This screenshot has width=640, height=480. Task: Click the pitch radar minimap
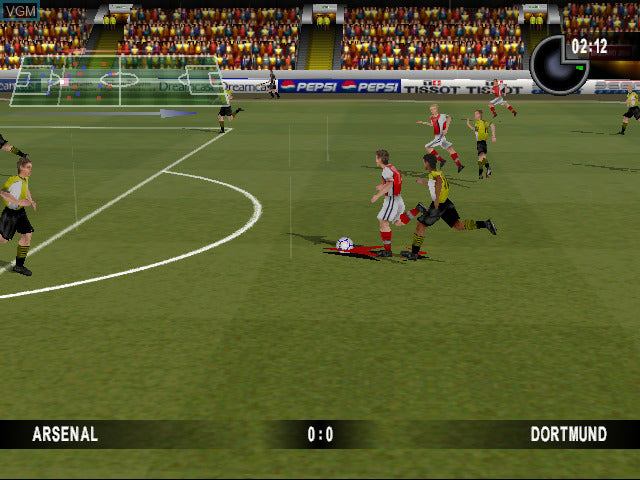119,80
